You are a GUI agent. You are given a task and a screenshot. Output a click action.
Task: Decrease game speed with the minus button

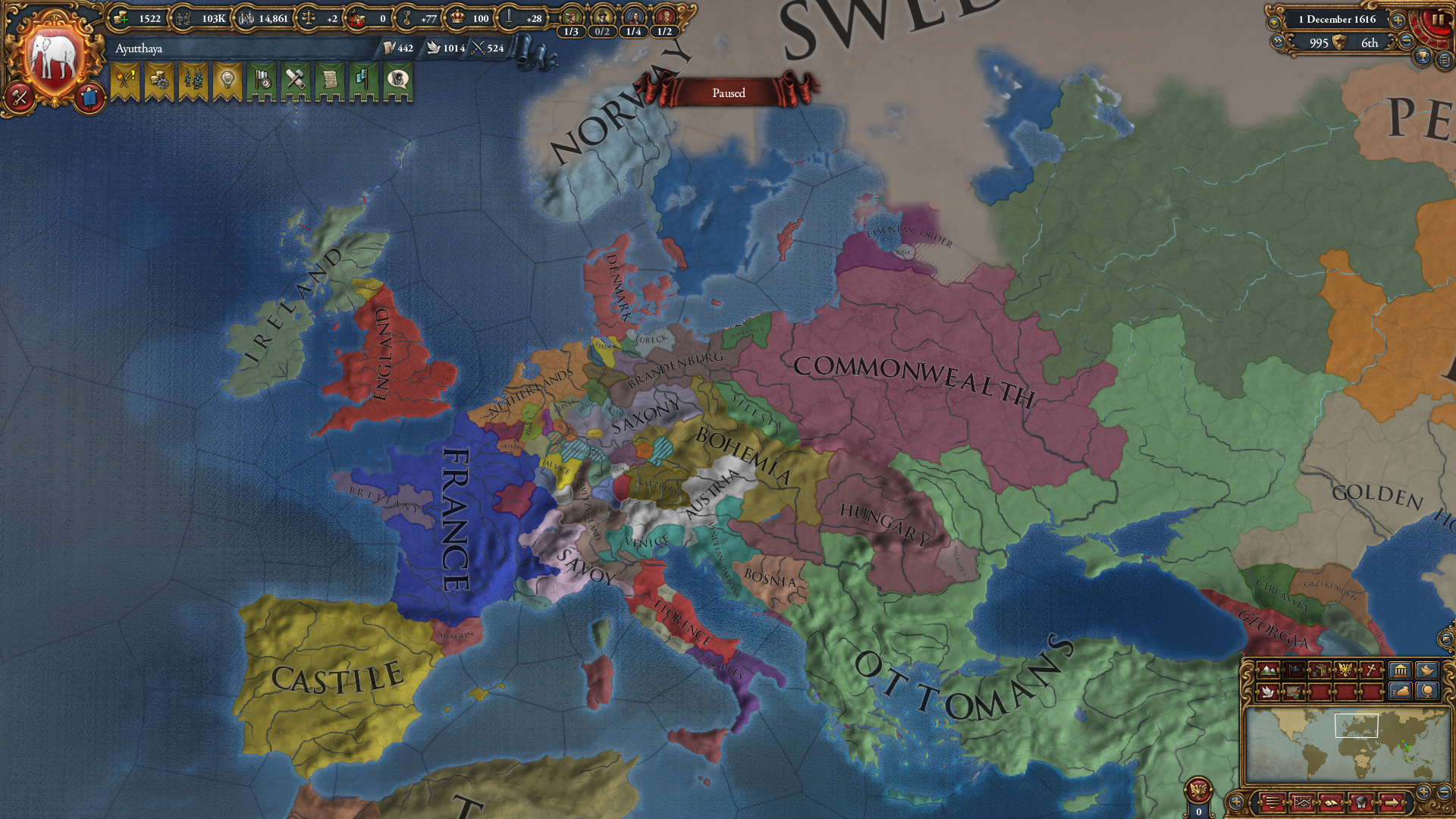(x=1406, y=39)
